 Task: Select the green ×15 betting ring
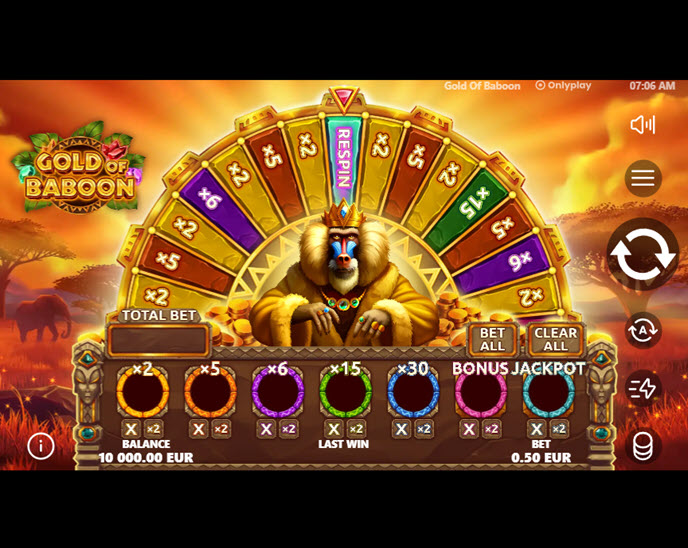click(345, 392)
